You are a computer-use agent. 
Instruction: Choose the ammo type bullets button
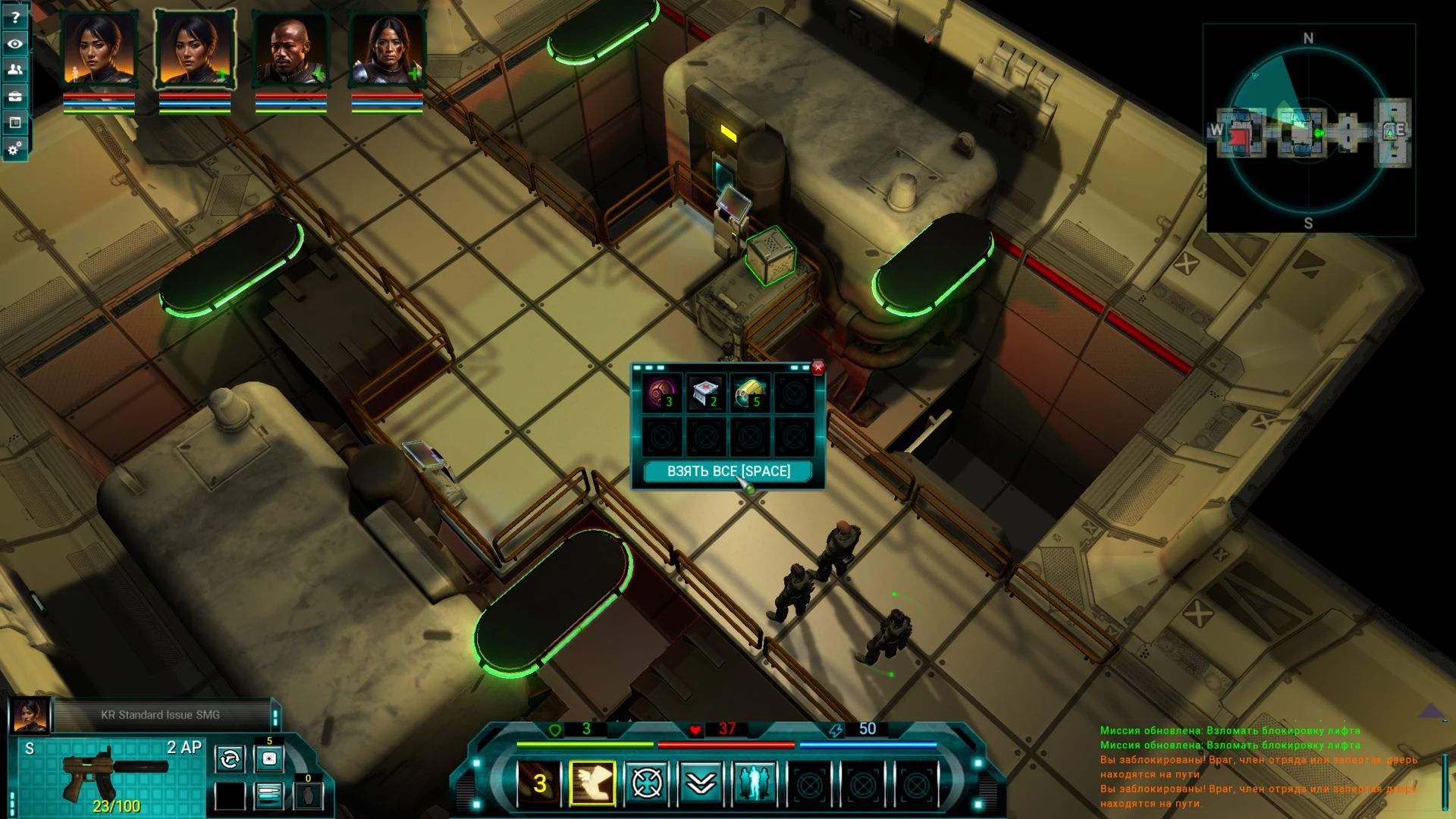pyautogui.click(x=269, y=795)
